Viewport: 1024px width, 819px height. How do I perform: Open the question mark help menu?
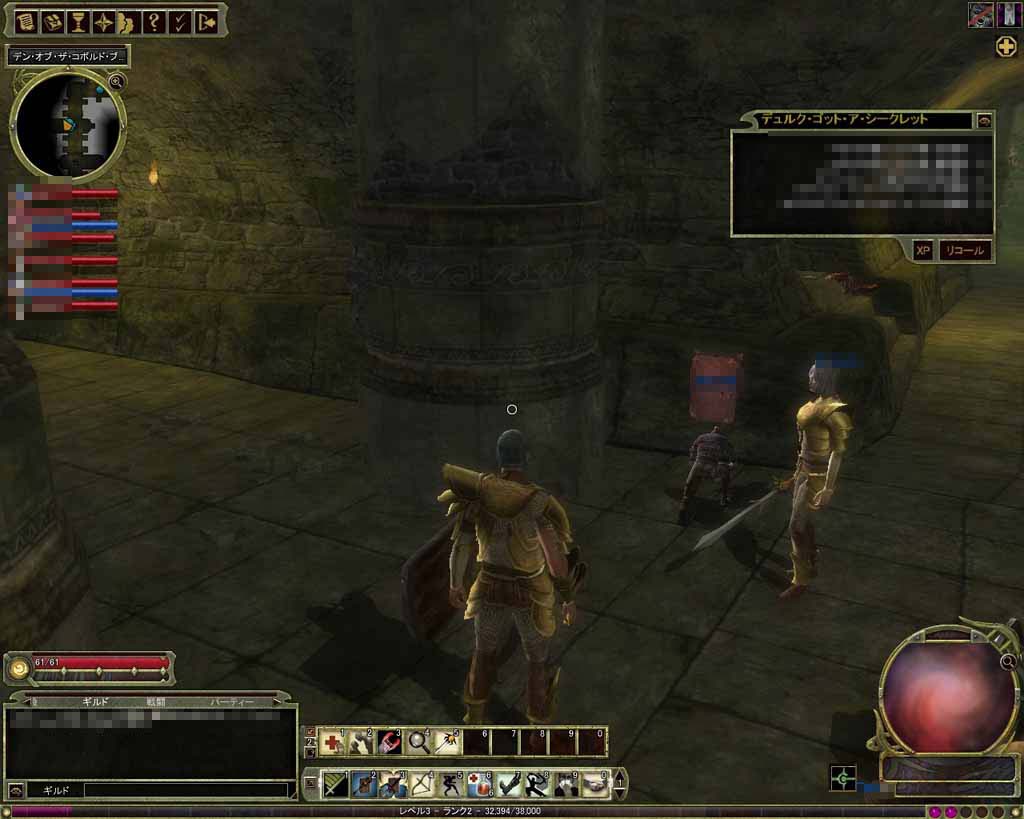click(x=153, y=20)
